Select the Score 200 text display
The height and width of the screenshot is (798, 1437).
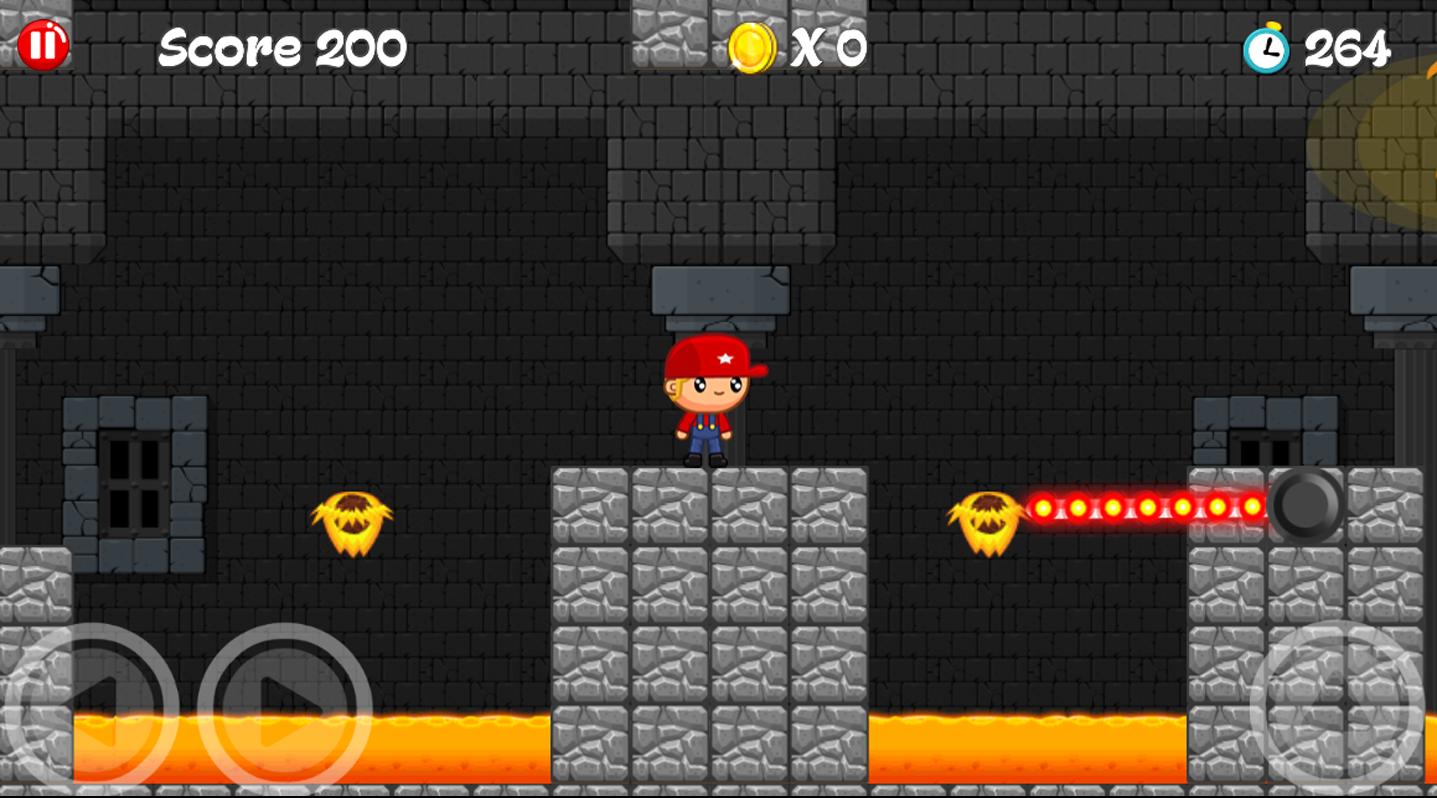[283, 44]
